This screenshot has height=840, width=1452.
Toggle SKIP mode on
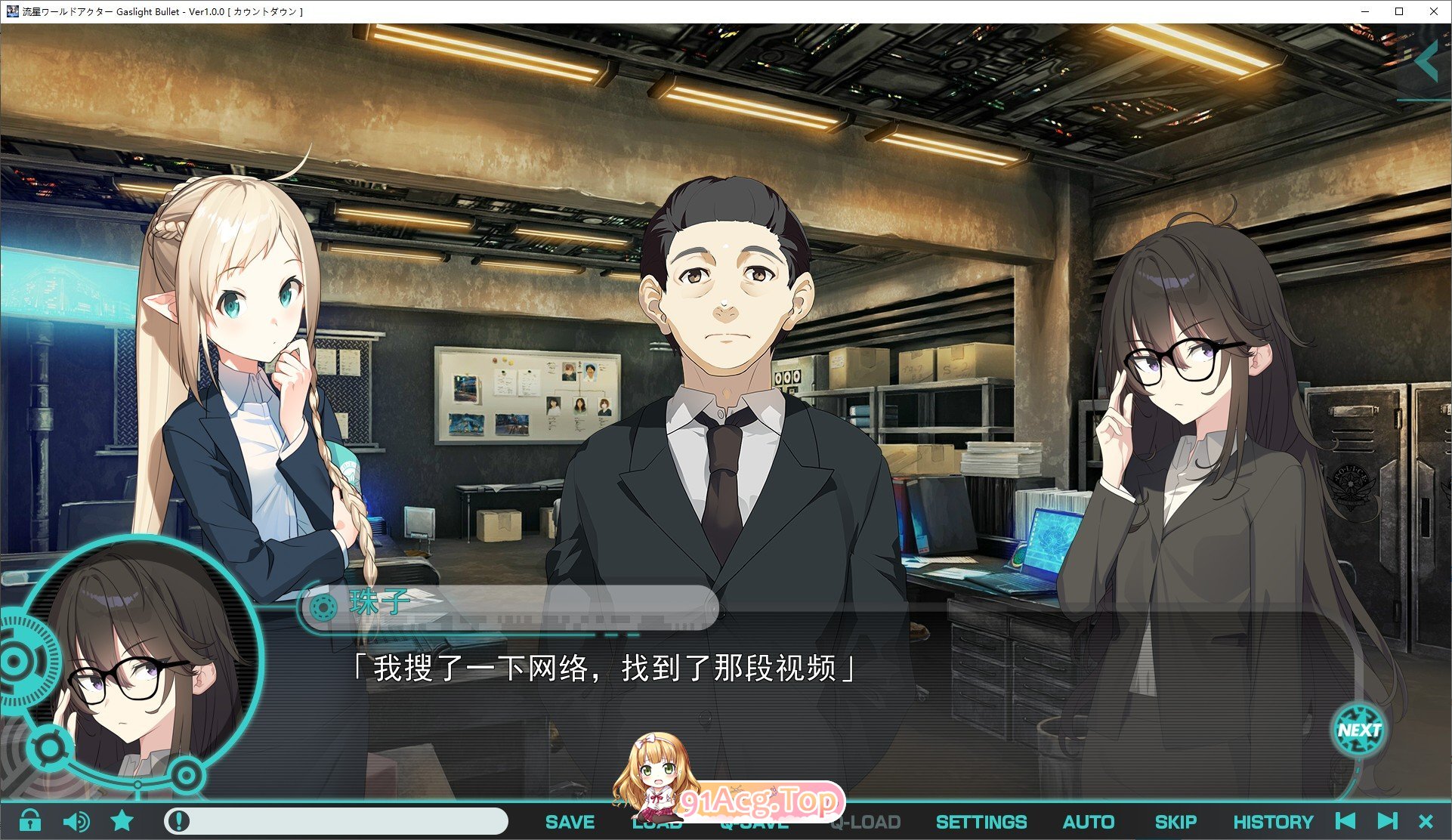pyautogui.click(x=1177, y=822)
